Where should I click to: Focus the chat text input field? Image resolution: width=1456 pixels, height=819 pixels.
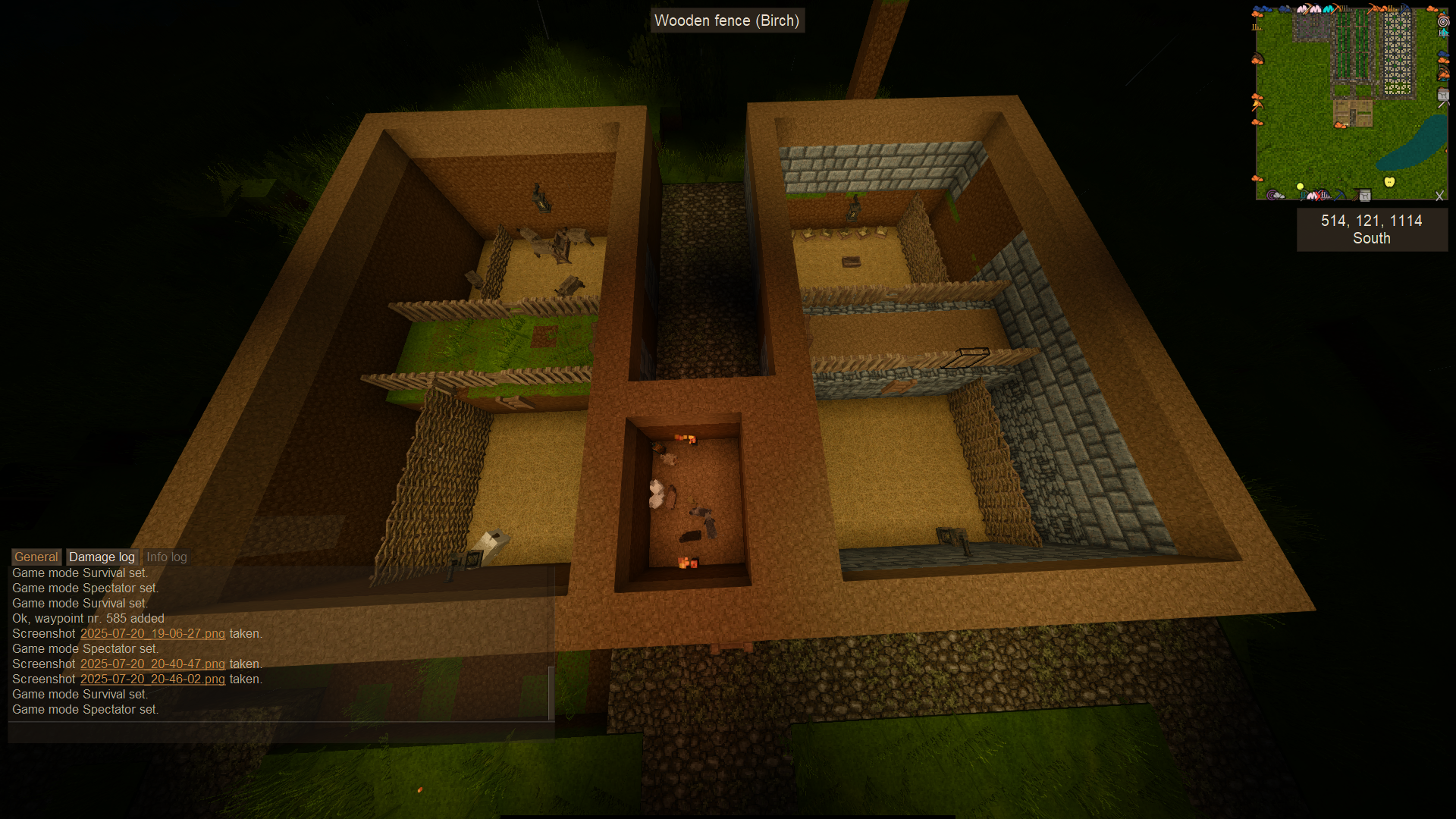pos(281,731)
